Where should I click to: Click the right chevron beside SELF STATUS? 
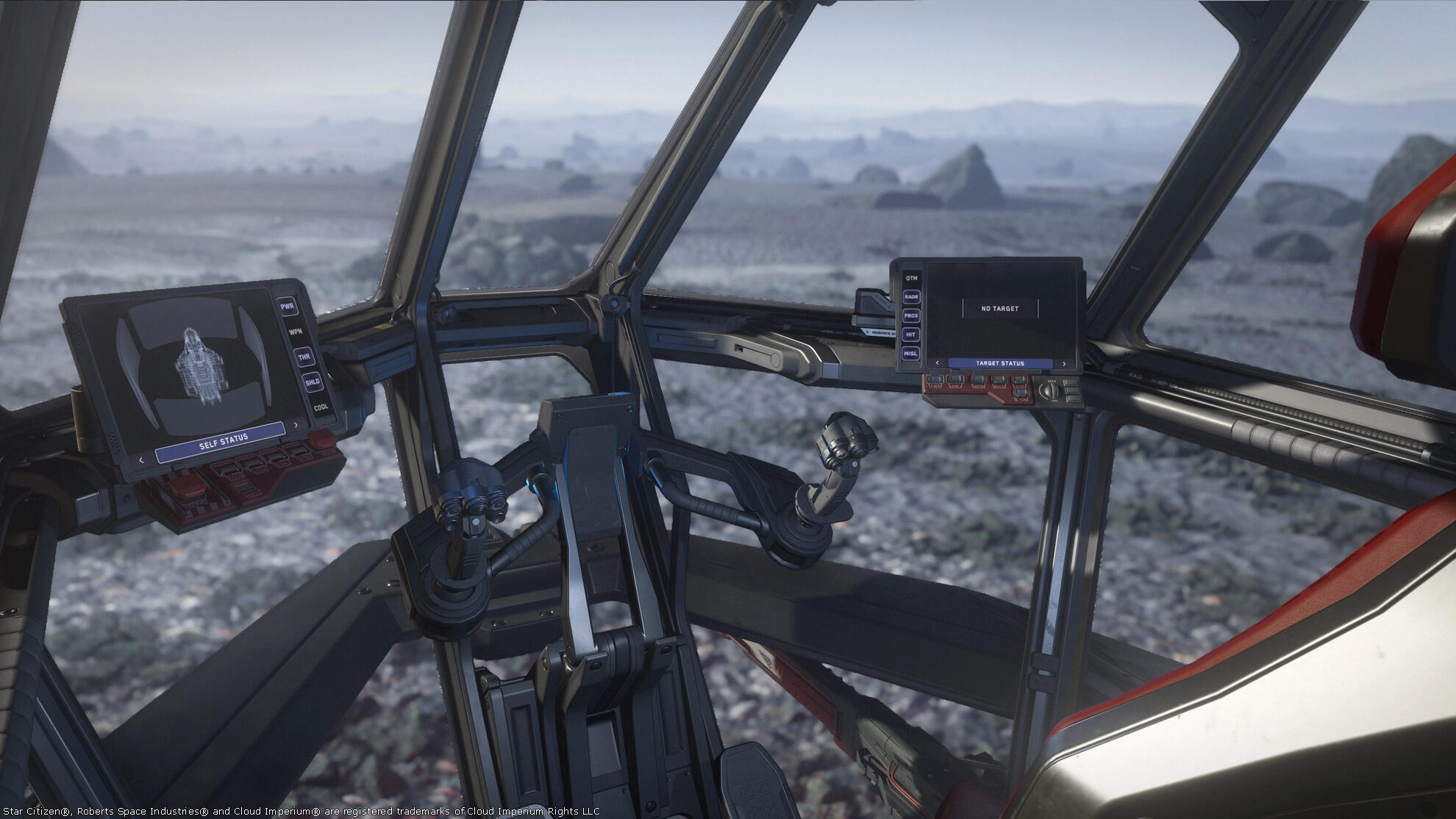(x=295, y=424)
